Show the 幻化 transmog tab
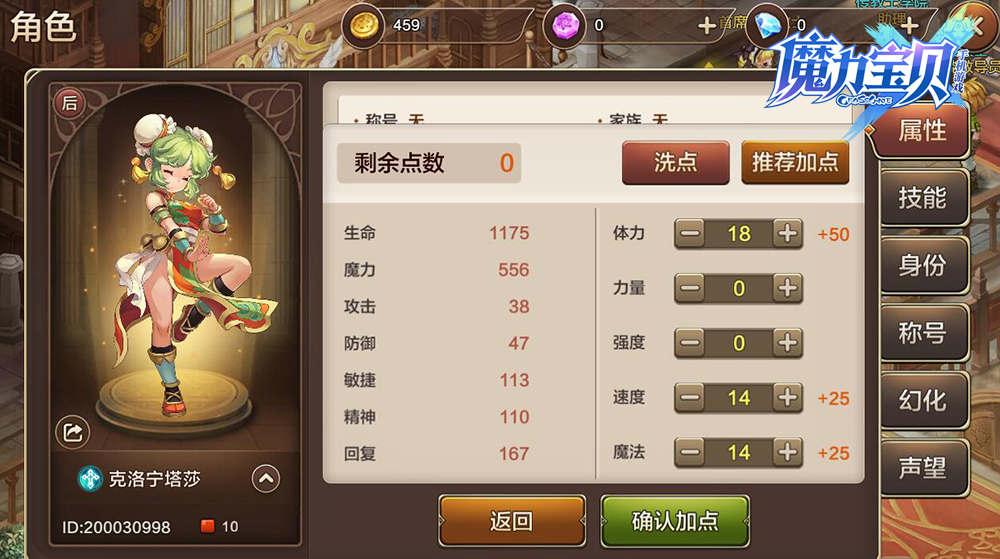1000x559 pixels. coord(922,400)
